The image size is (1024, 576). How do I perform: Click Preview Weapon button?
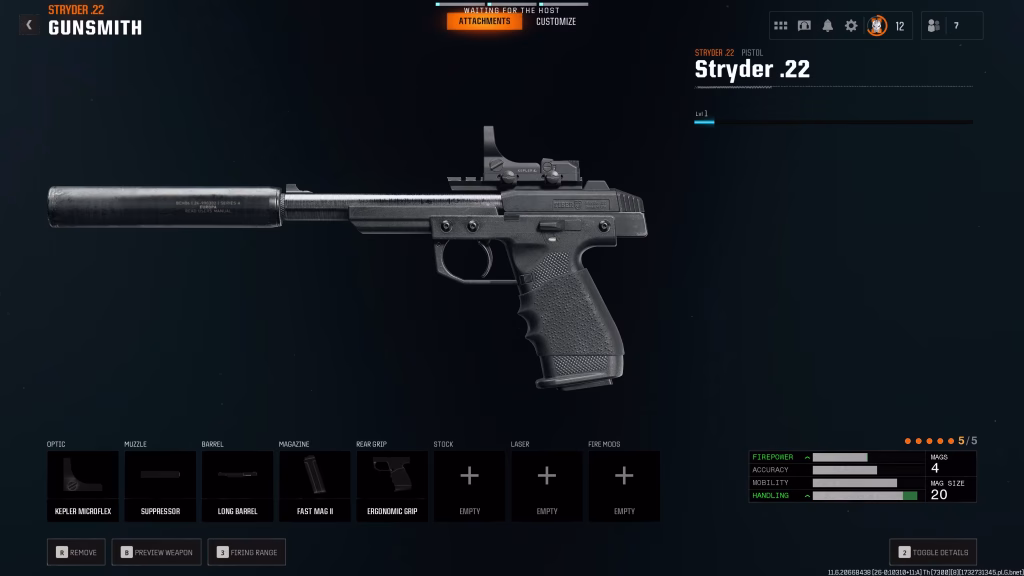(157, 552)
